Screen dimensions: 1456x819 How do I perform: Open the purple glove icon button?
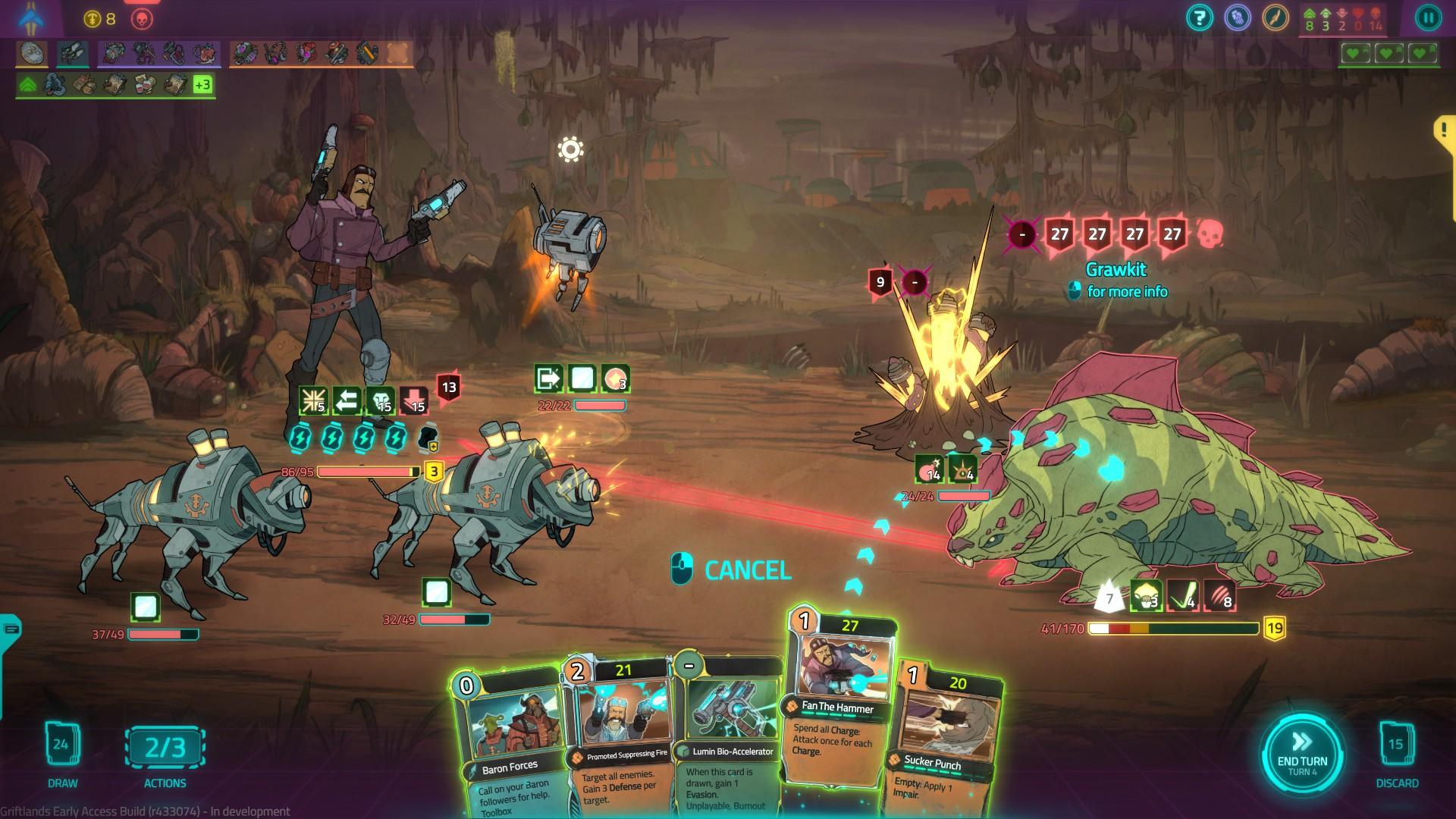[1238, 17]
